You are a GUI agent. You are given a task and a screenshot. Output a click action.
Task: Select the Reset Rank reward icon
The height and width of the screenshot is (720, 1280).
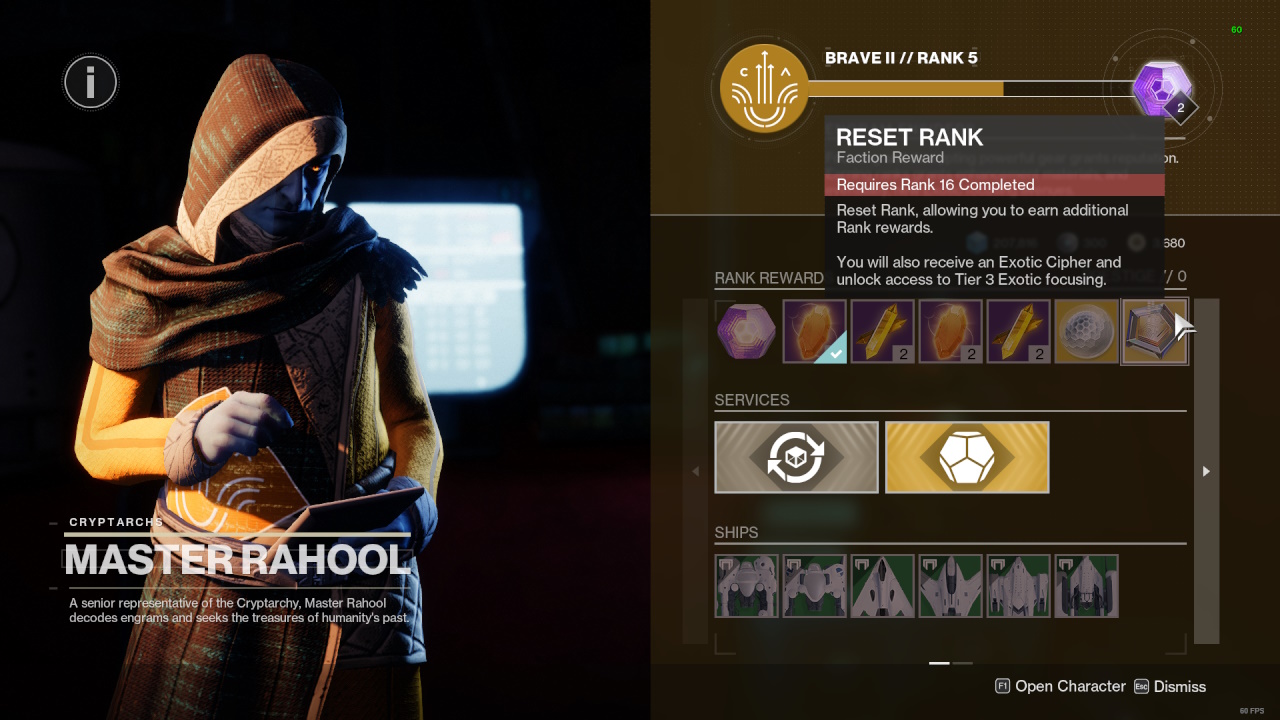[1155, 331]
